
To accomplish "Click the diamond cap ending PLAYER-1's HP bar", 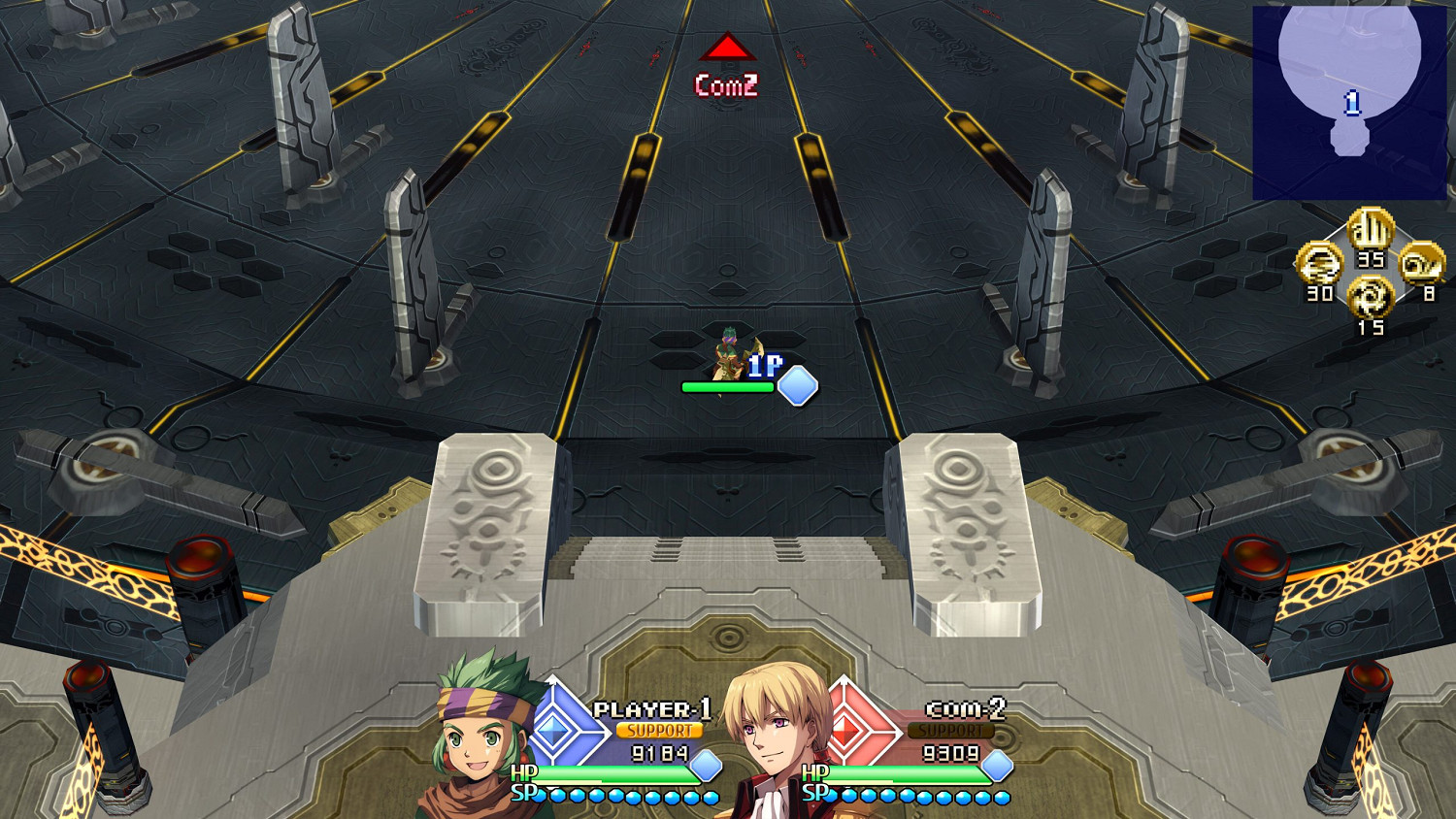I will tap(702, 771).
